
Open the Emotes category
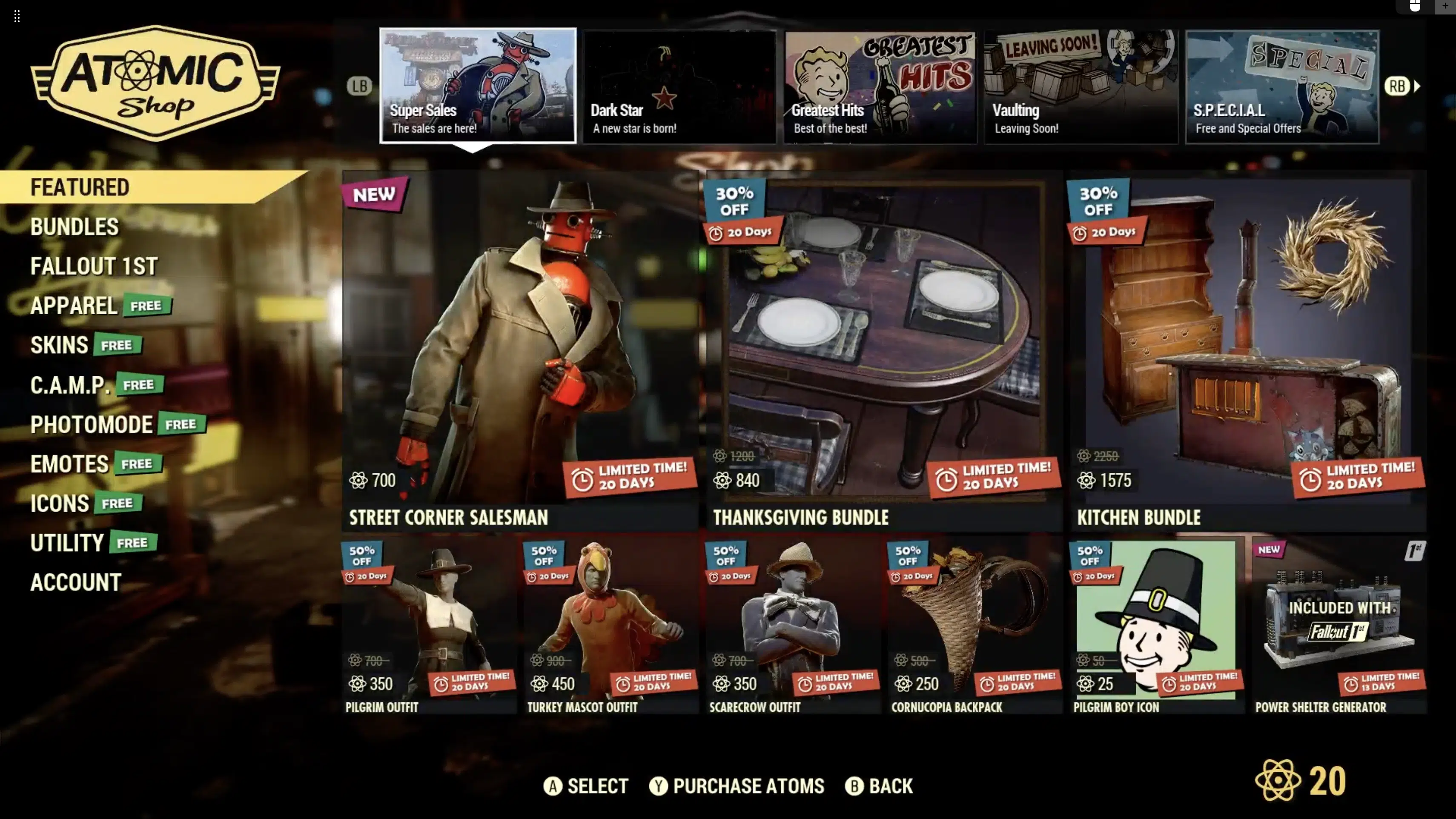pos(69,464)
